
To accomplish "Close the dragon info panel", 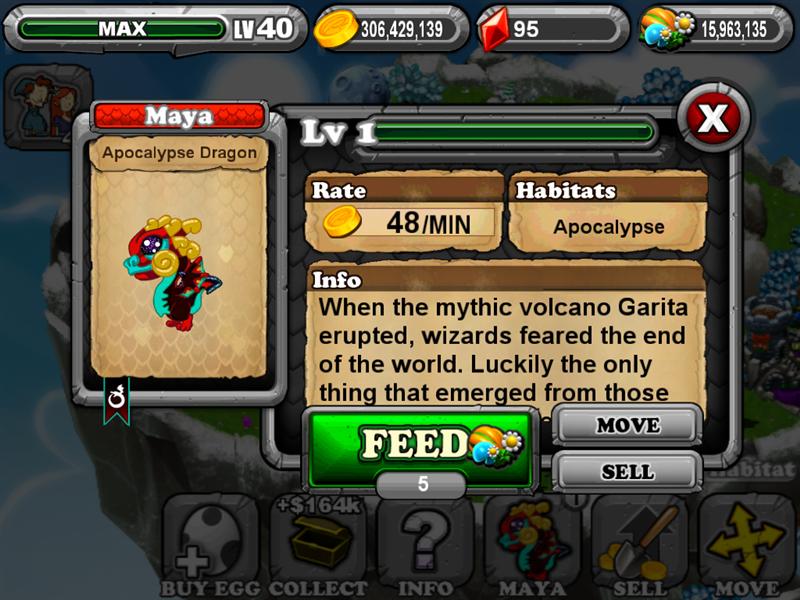I will point(712,119).
